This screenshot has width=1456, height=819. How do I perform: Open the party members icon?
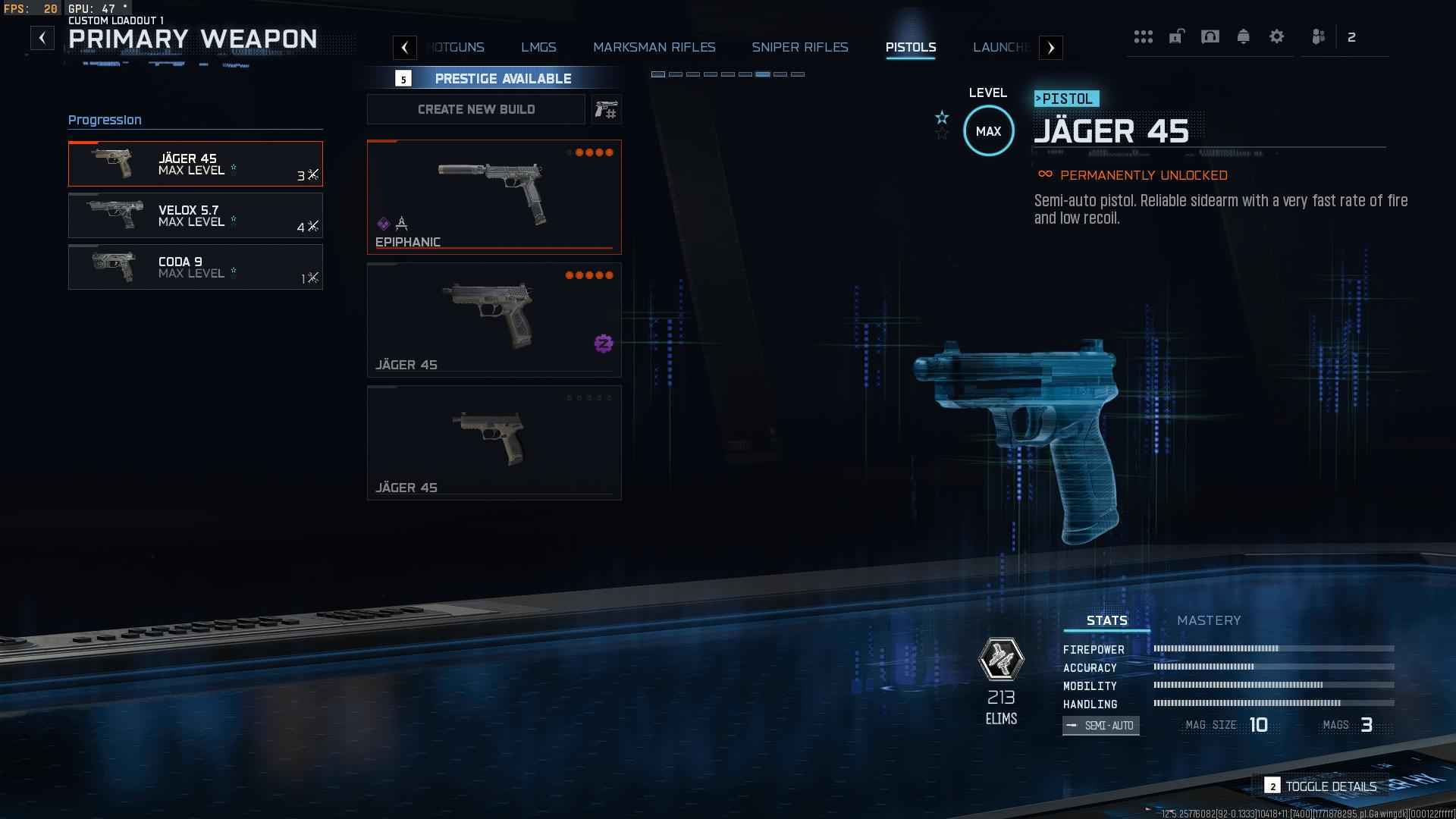coord(1319,36)
